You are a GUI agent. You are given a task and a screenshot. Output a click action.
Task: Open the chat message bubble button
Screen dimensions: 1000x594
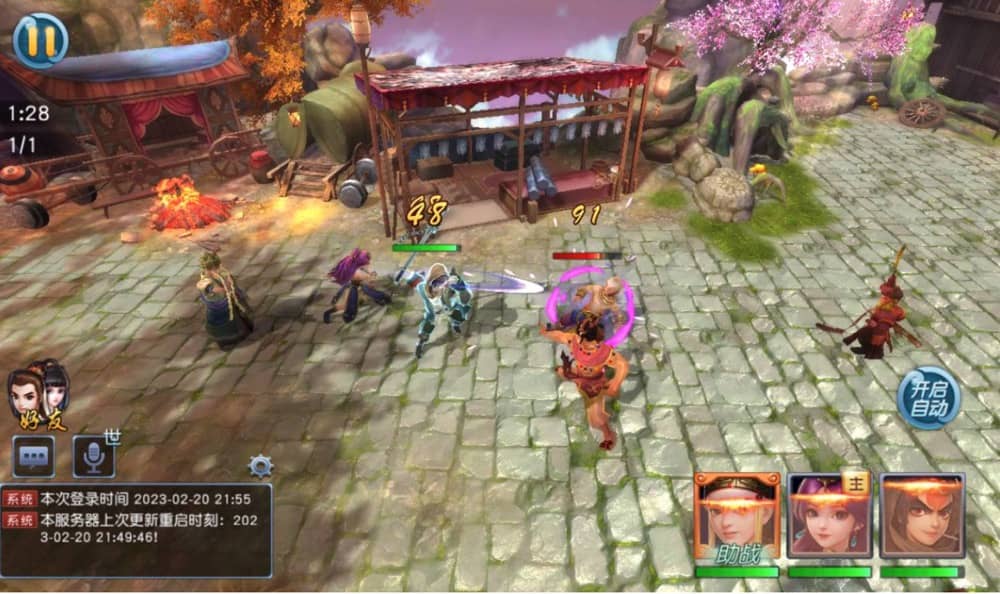(x=33, y=457)
